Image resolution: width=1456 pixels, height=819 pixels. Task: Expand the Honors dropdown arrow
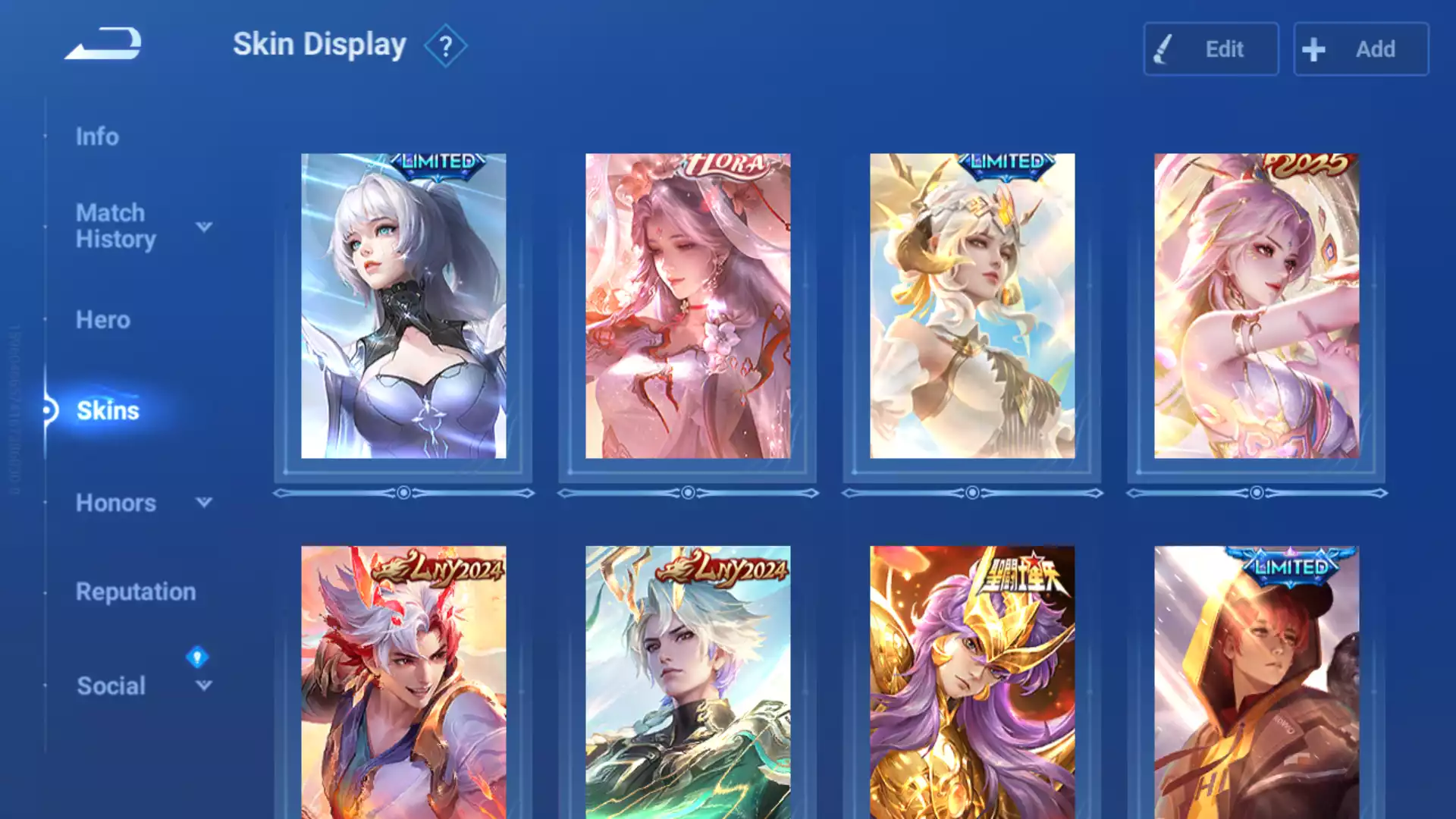coord(204,502)
